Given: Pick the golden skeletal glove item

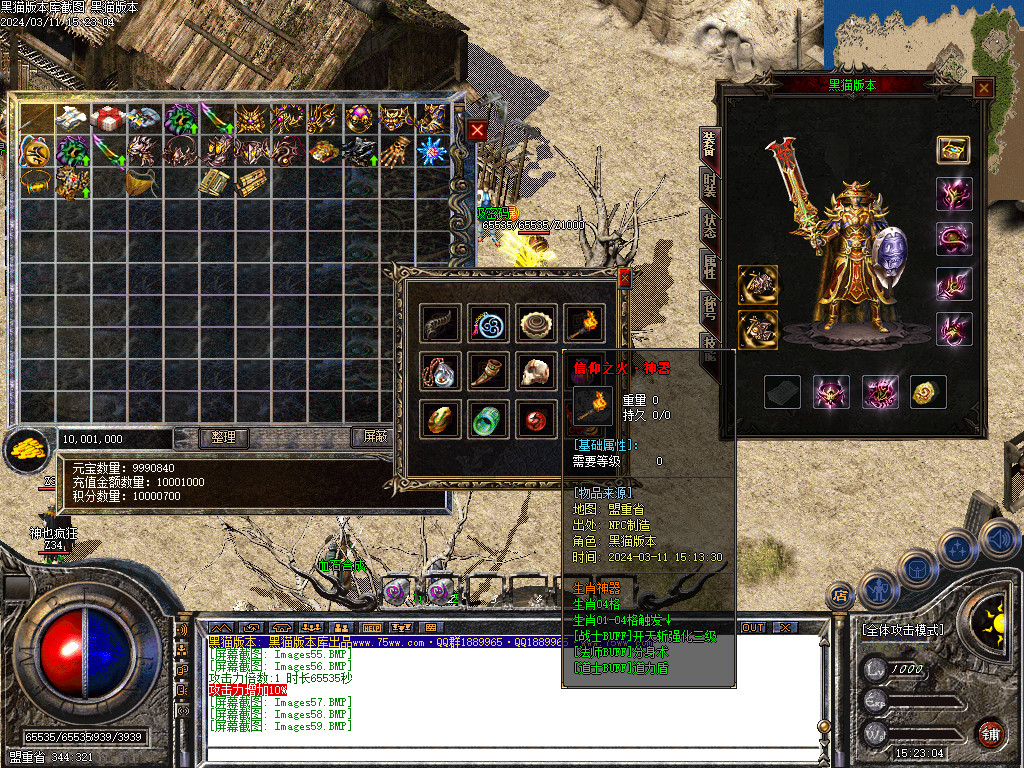Looking at the screenshot, I should pyautogui.click(x=396, y=151).
